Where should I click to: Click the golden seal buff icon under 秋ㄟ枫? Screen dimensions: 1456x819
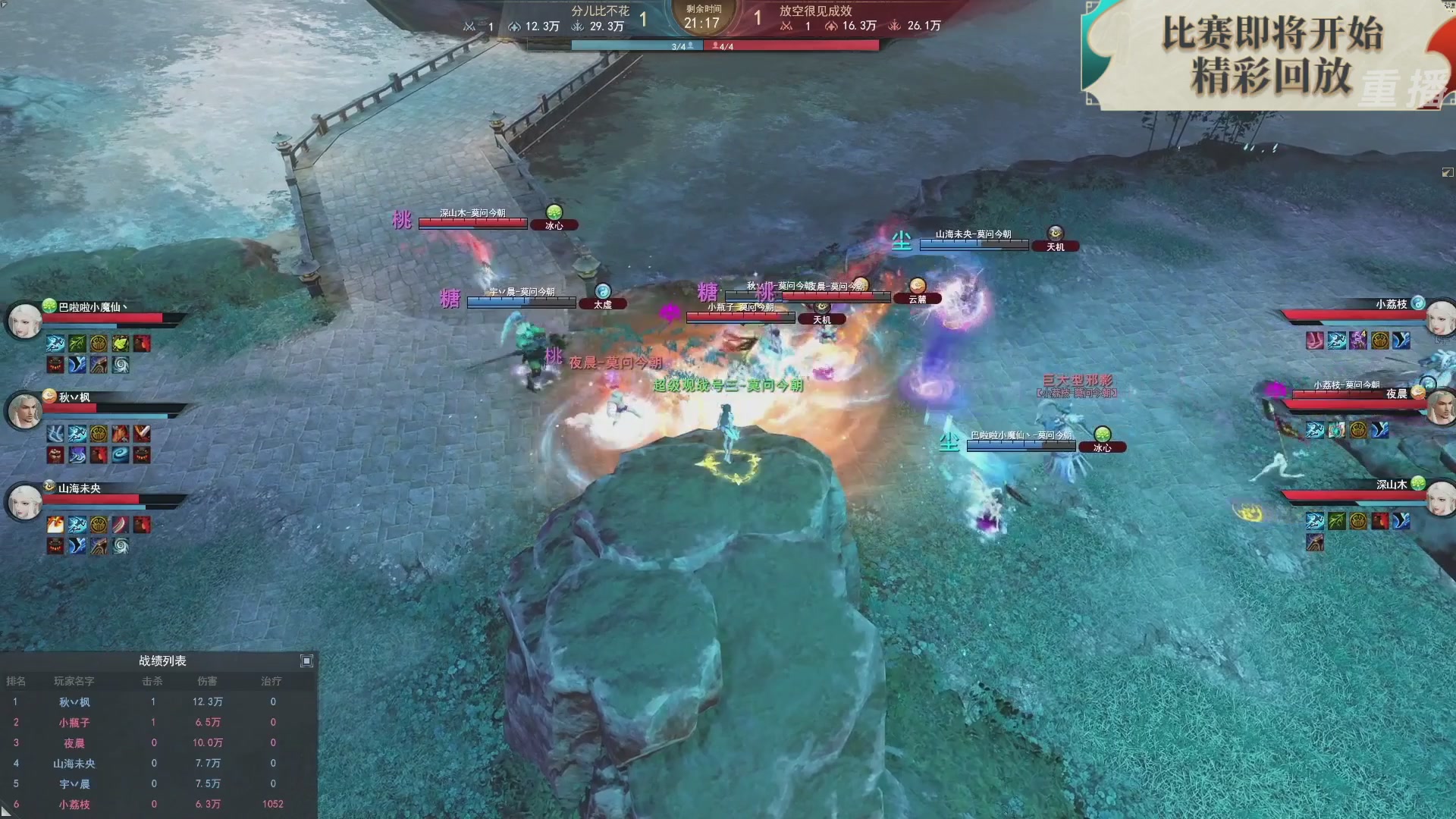click(99, 434)
